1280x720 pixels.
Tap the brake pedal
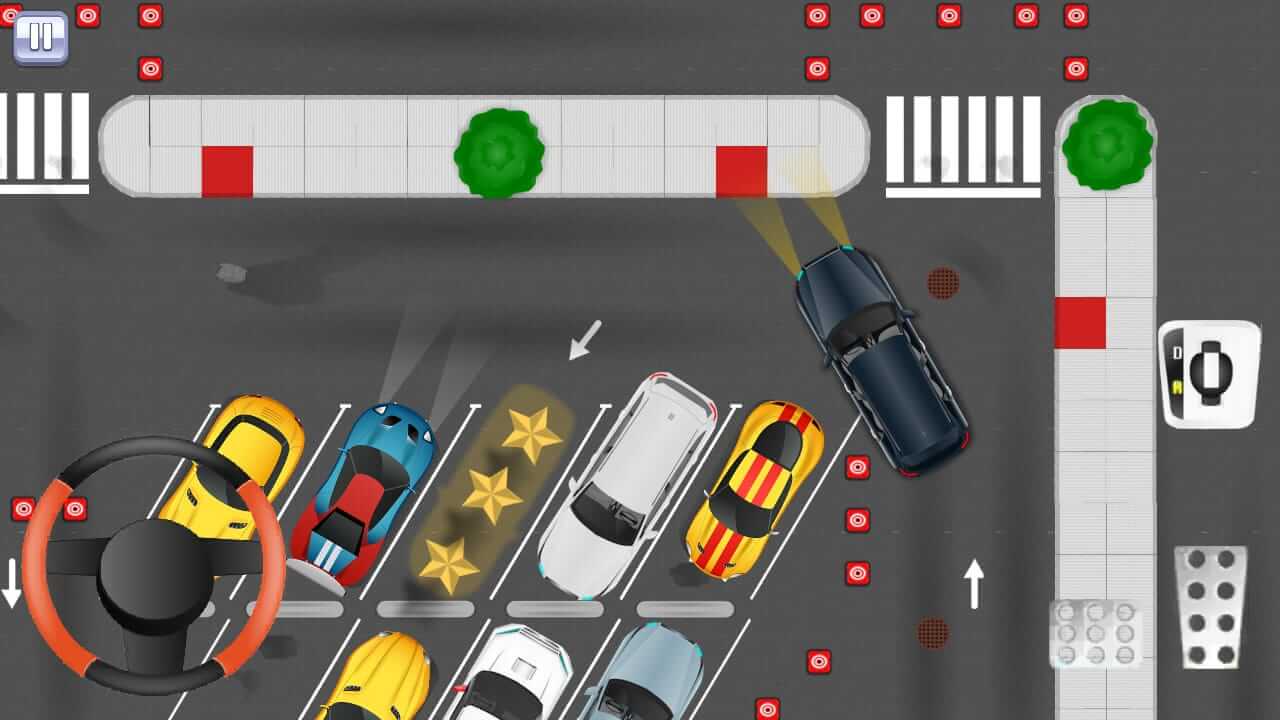point(1095,632)
